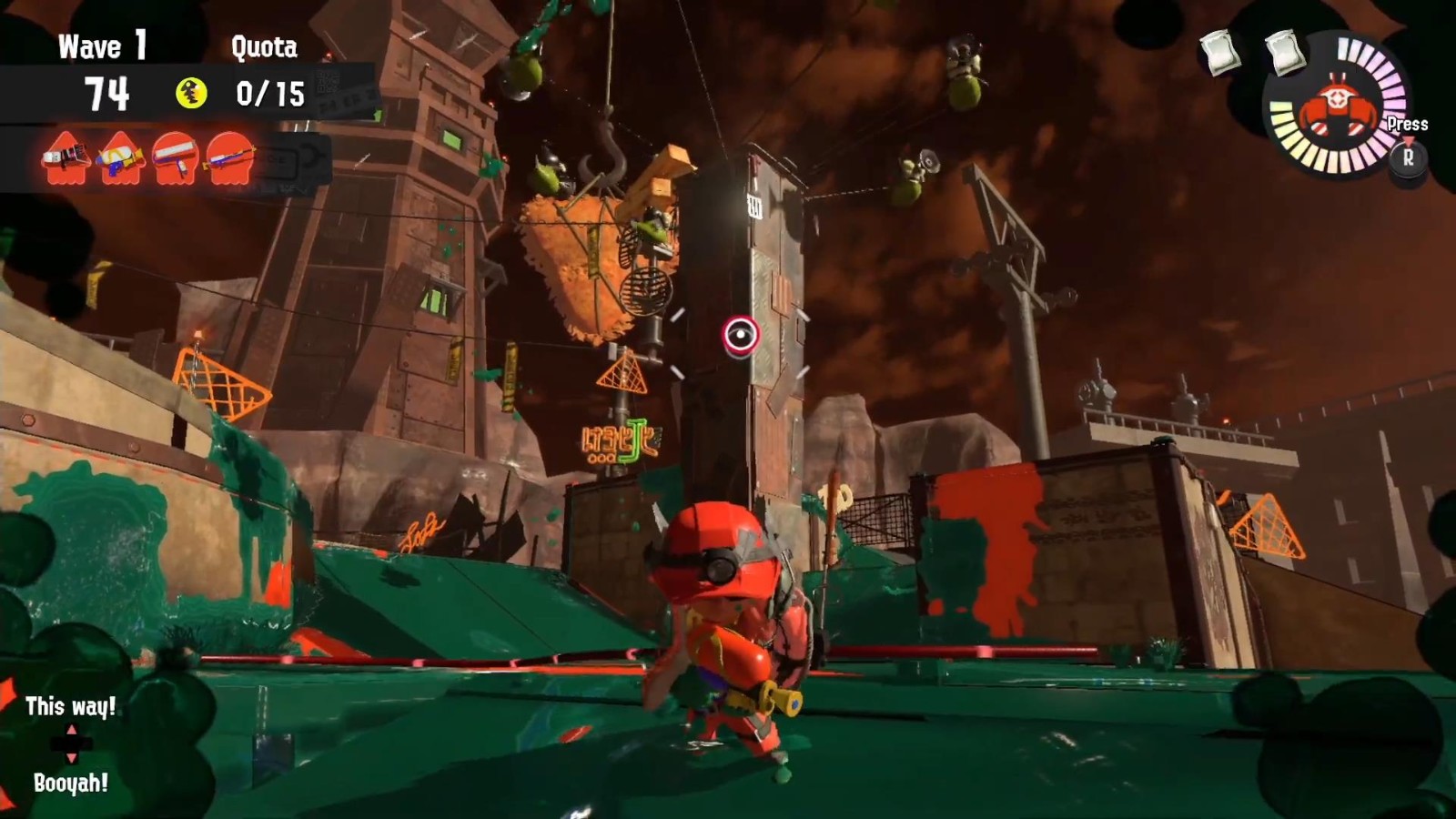This screenshot has width=1456, height=819.
Task: Select the teammate icon with the blue-yellow shooter
Action: coord(121,157)
